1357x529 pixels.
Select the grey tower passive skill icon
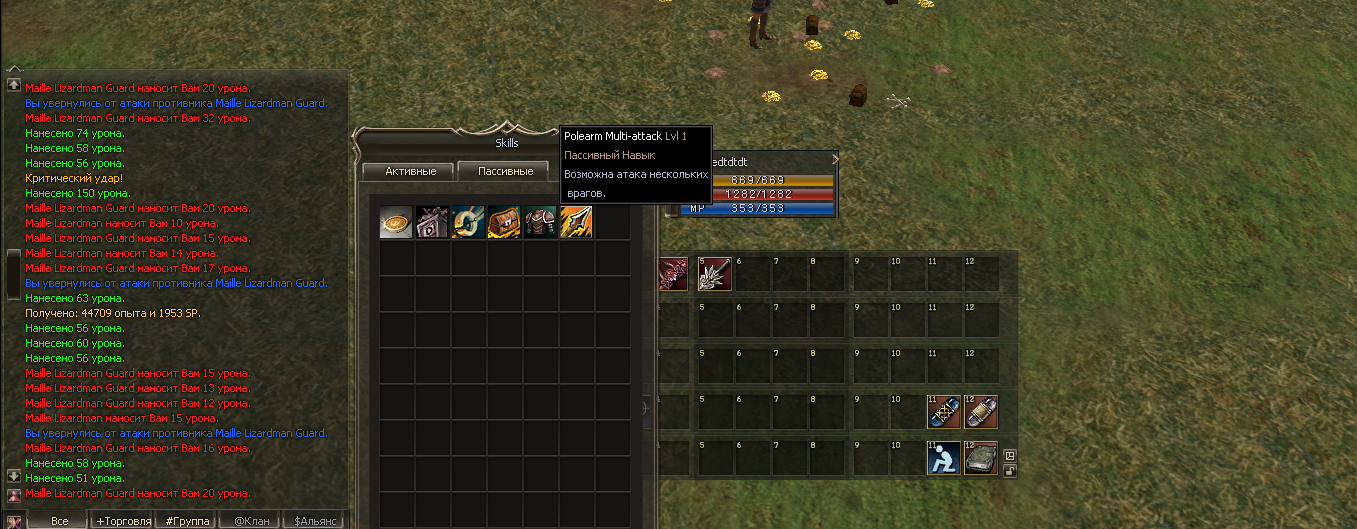432,222
